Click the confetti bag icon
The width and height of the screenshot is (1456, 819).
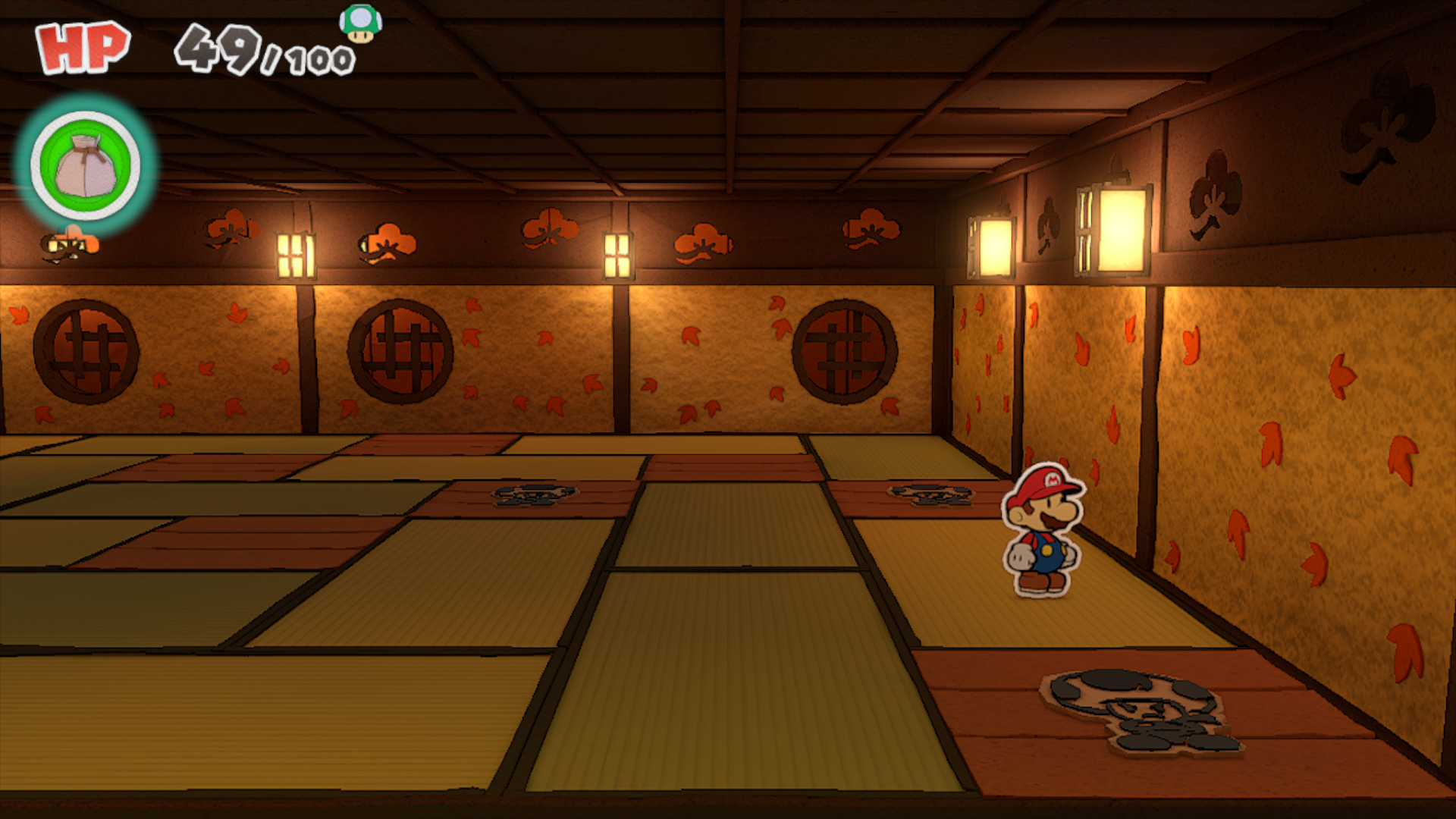click(86, 165)
